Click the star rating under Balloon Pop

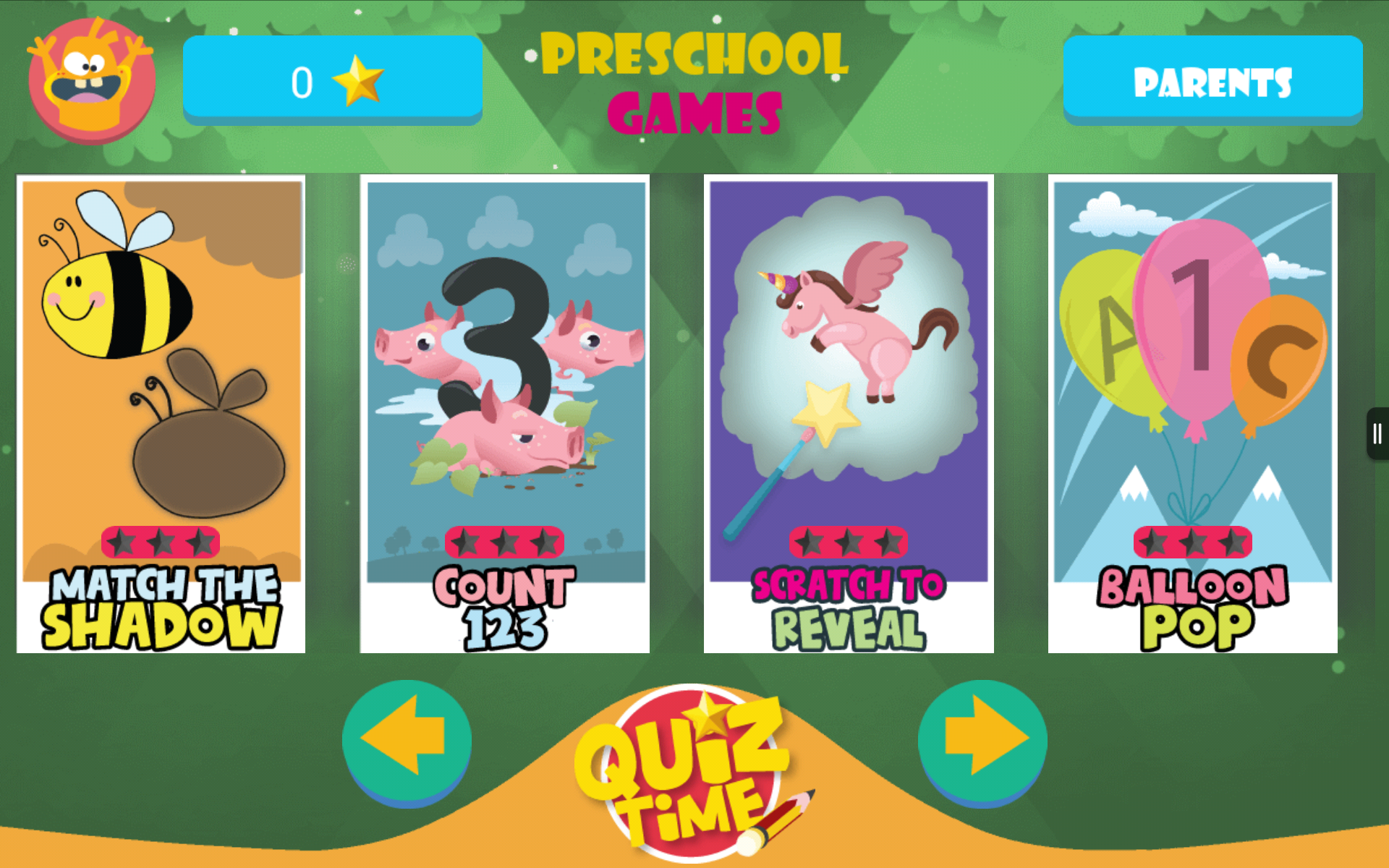point(1192,541)
